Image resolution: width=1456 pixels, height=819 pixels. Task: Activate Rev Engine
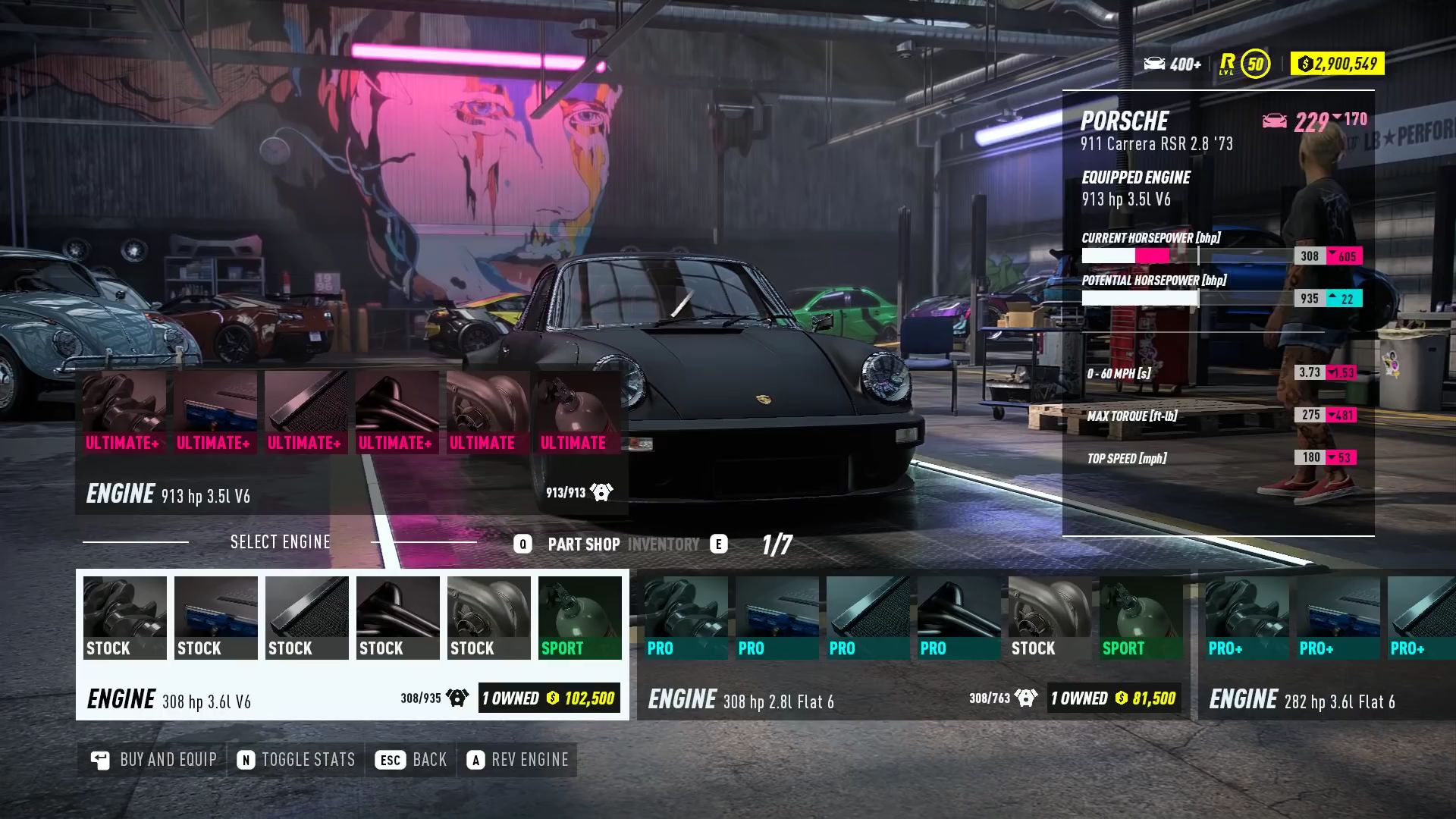[x=518, y=760]
